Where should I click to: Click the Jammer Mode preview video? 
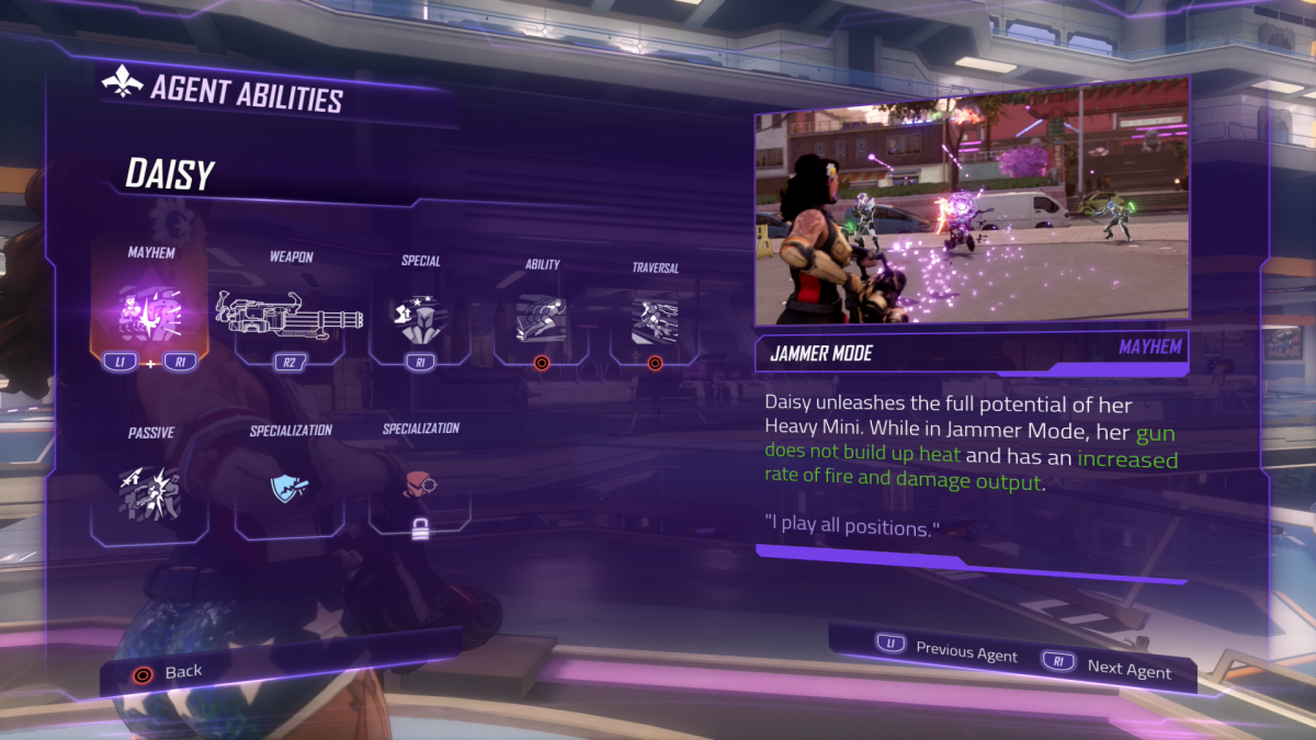(971, 215)
